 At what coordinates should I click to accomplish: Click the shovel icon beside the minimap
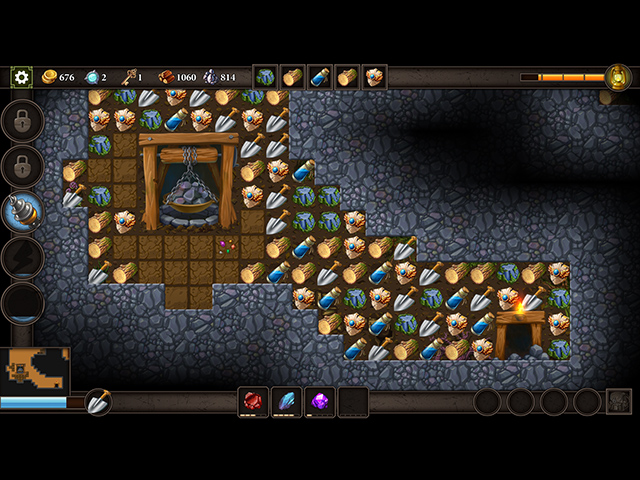(98, 402)
